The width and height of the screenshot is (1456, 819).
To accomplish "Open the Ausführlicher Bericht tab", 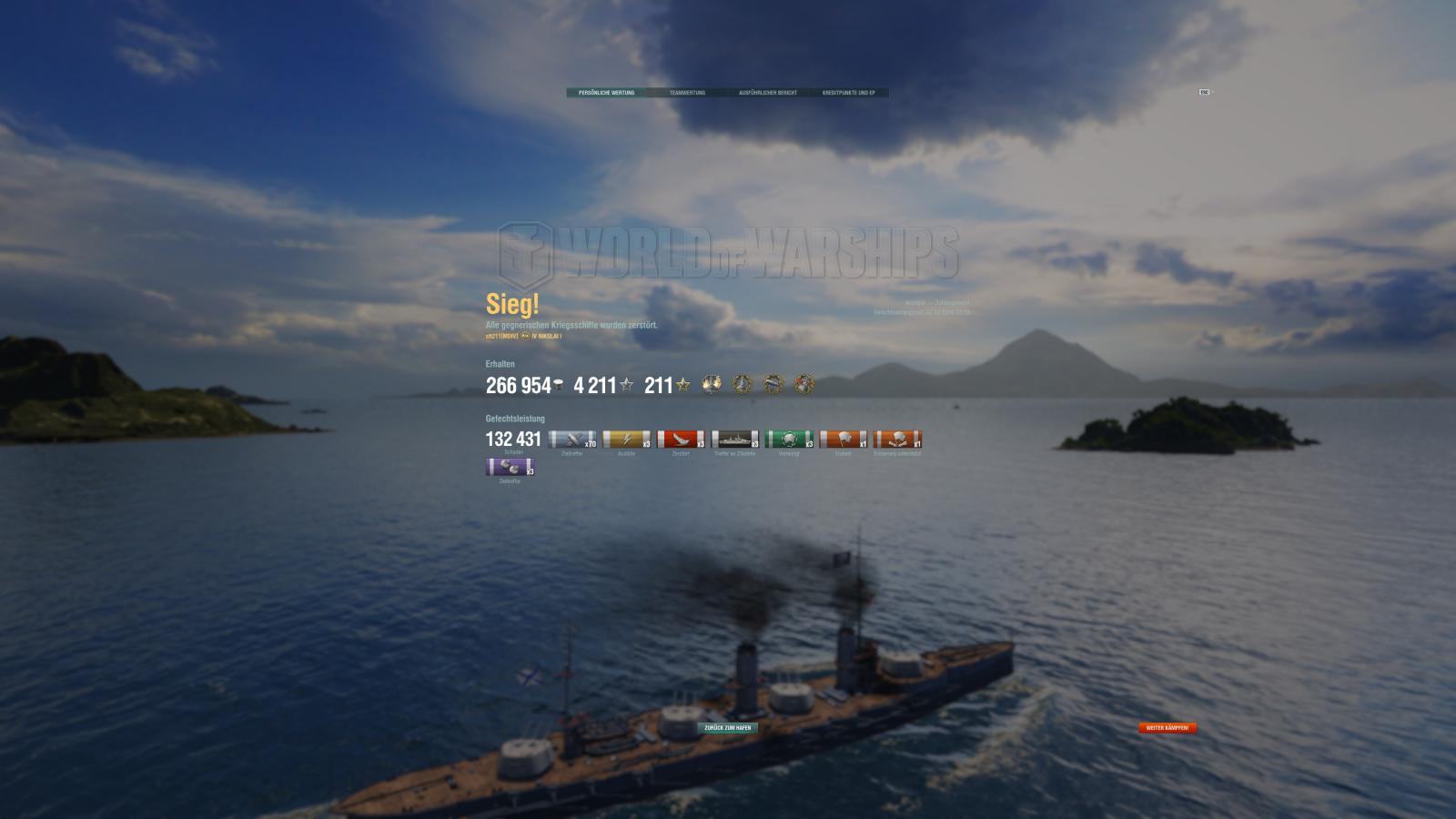I will coord(767,93).
